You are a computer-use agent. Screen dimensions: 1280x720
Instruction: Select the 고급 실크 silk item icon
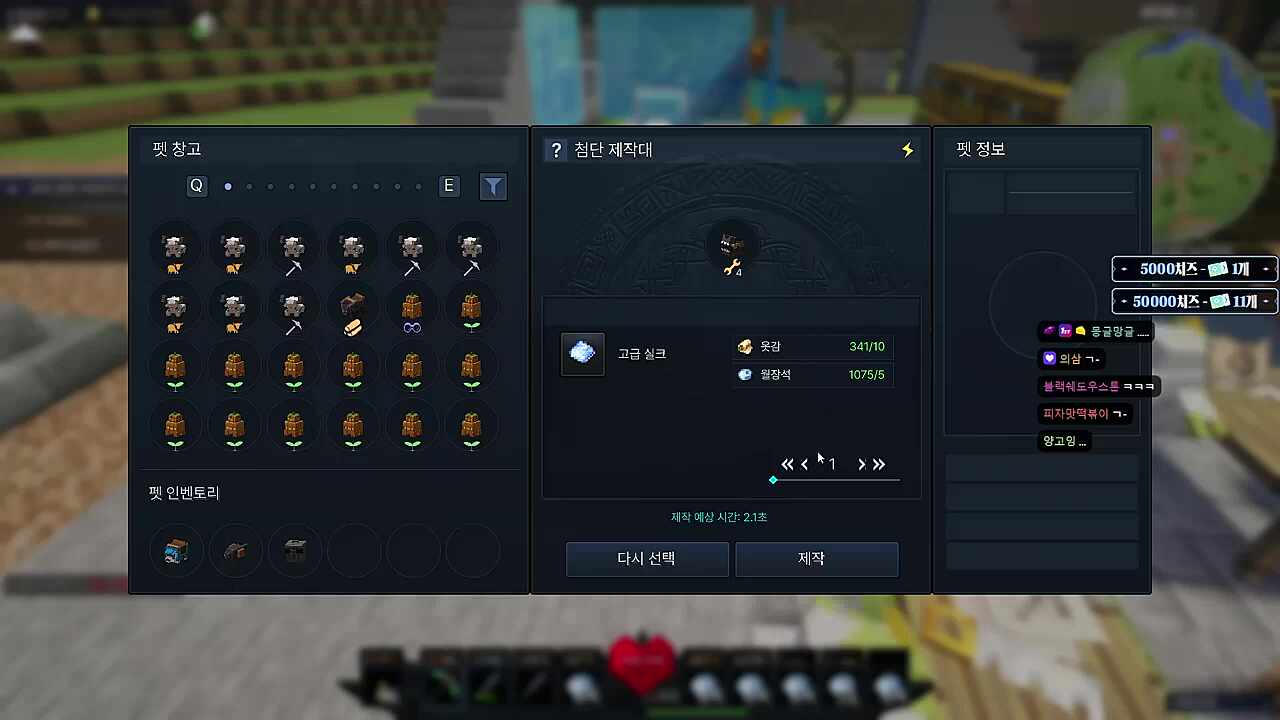(583, 352)
